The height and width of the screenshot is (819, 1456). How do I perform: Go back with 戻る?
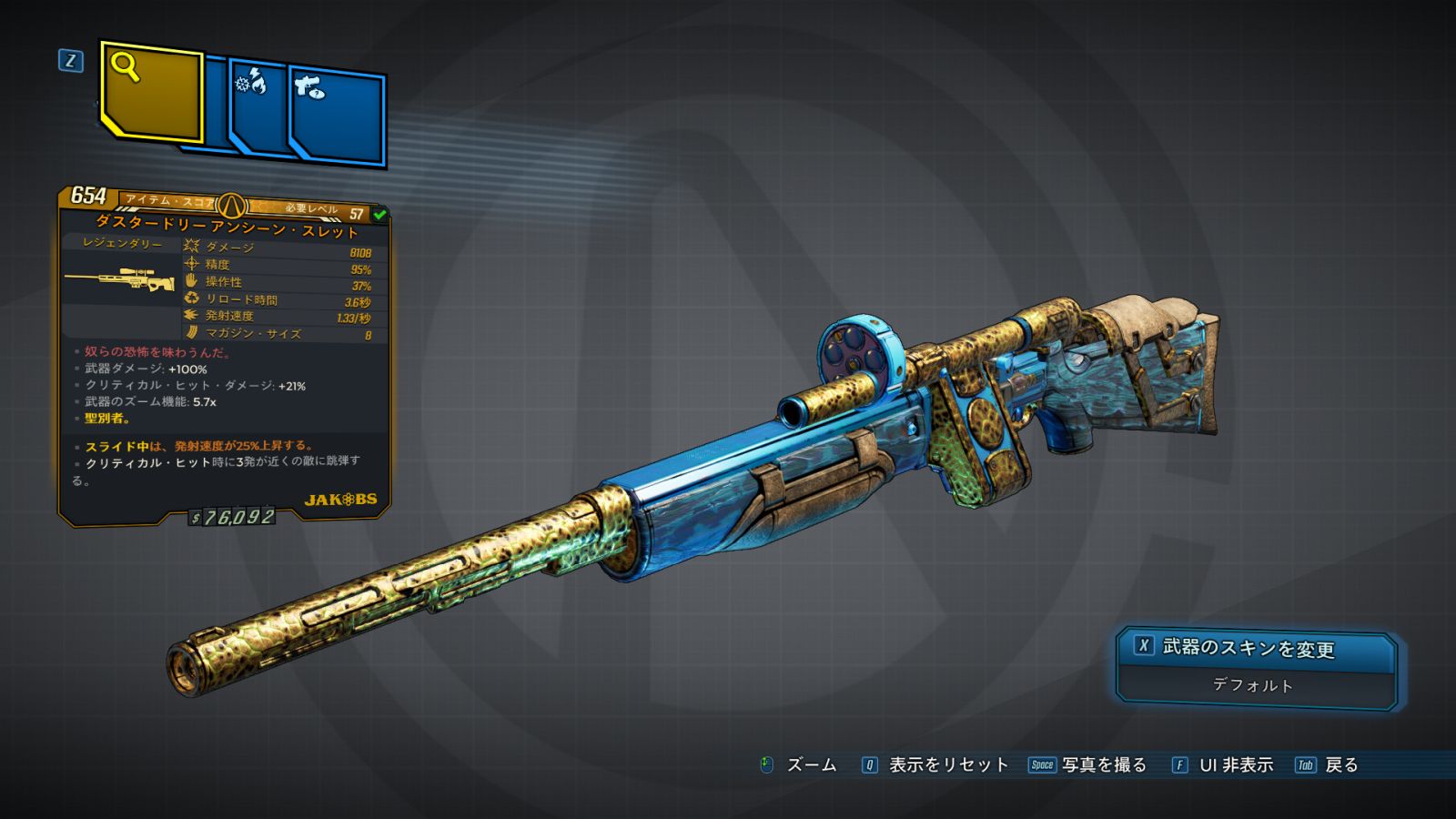point(1328,765)
